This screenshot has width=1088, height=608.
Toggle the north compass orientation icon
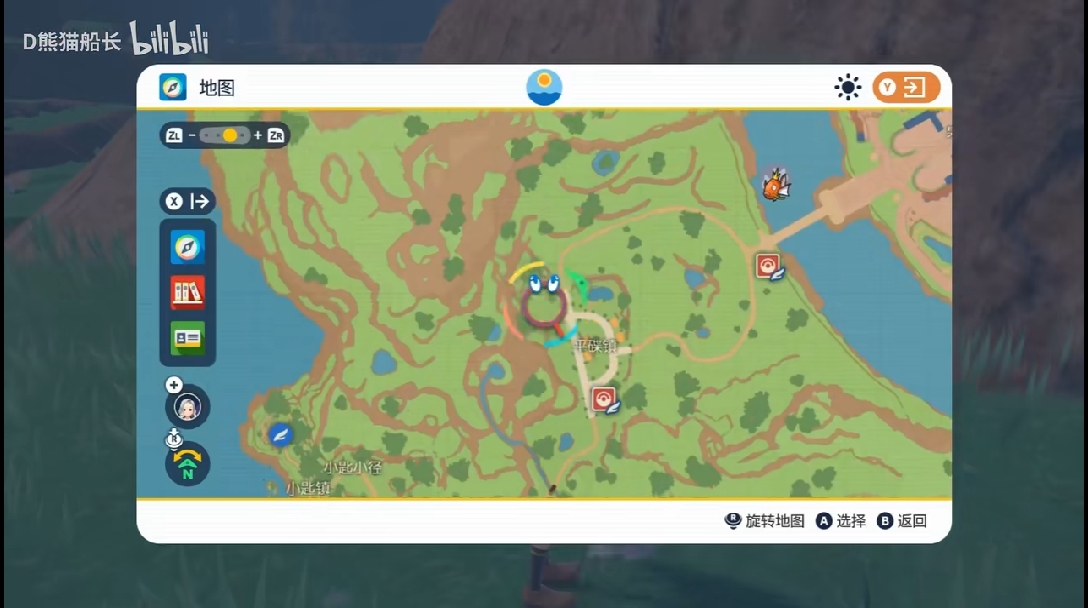(x=187, y=464)
